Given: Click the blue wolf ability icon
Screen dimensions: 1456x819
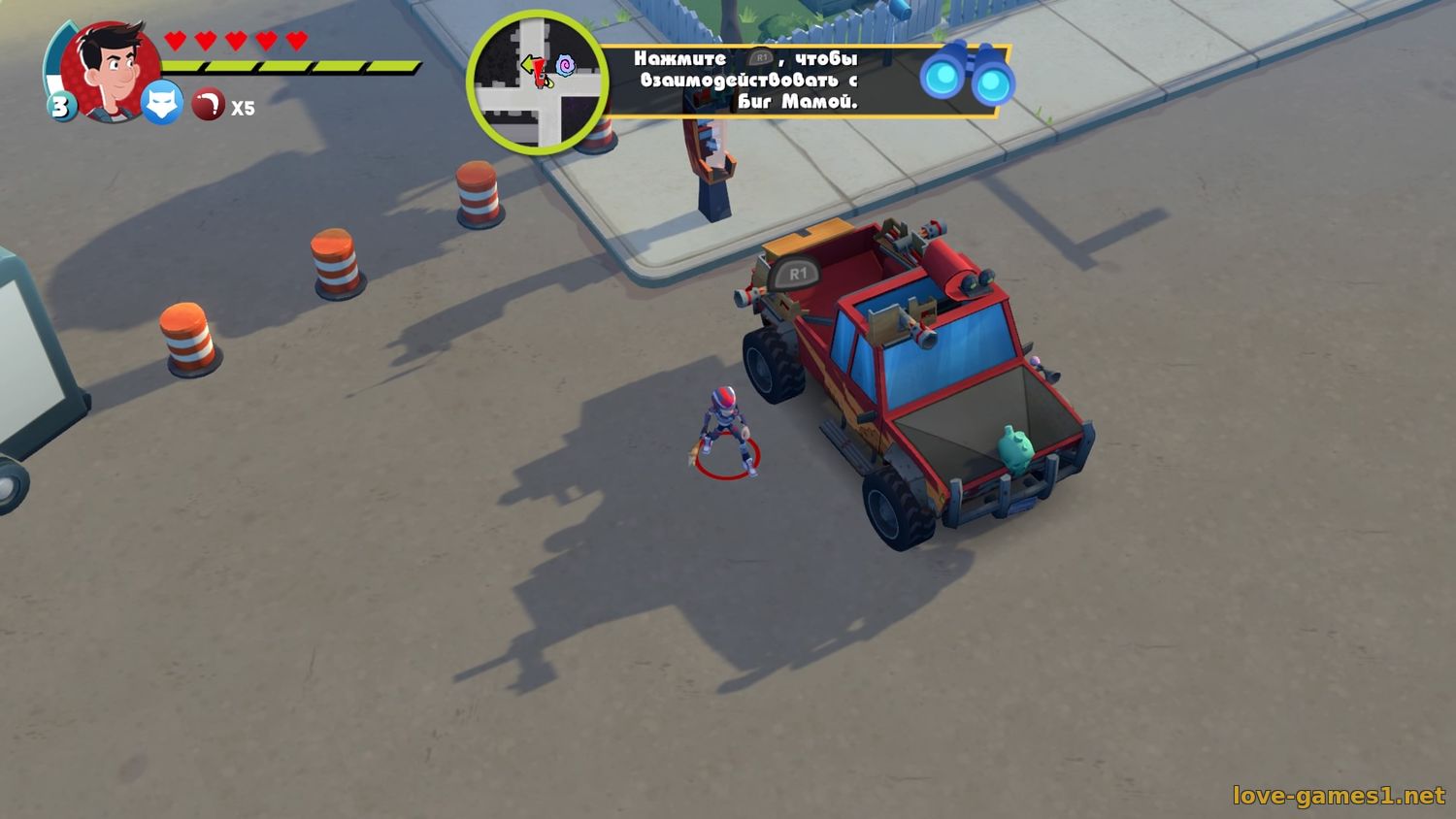Looking at the screenshot, I should point(162,103).
